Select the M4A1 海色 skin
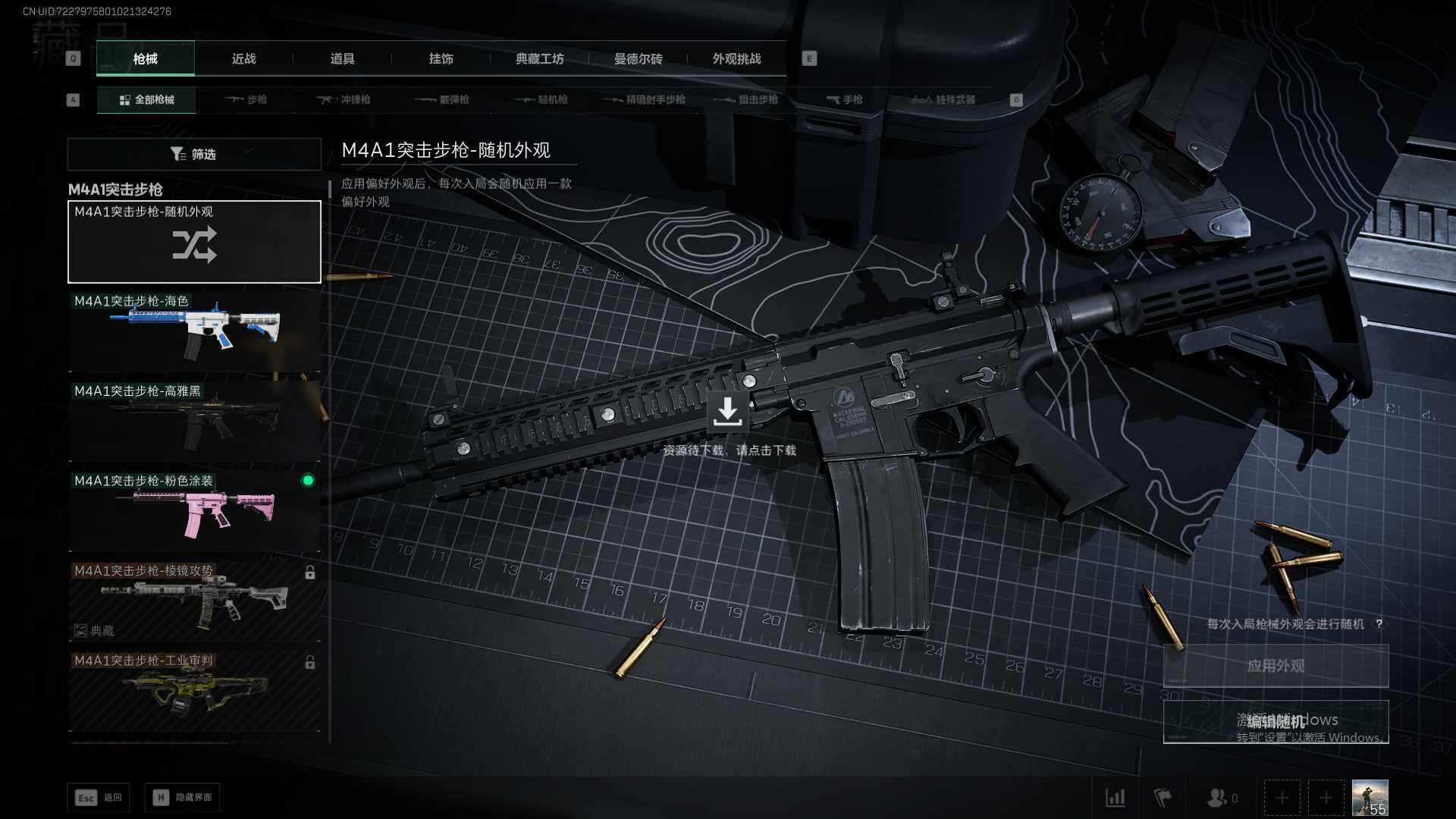The height and width of the screenshot is (819, 1456). point(194,331)
